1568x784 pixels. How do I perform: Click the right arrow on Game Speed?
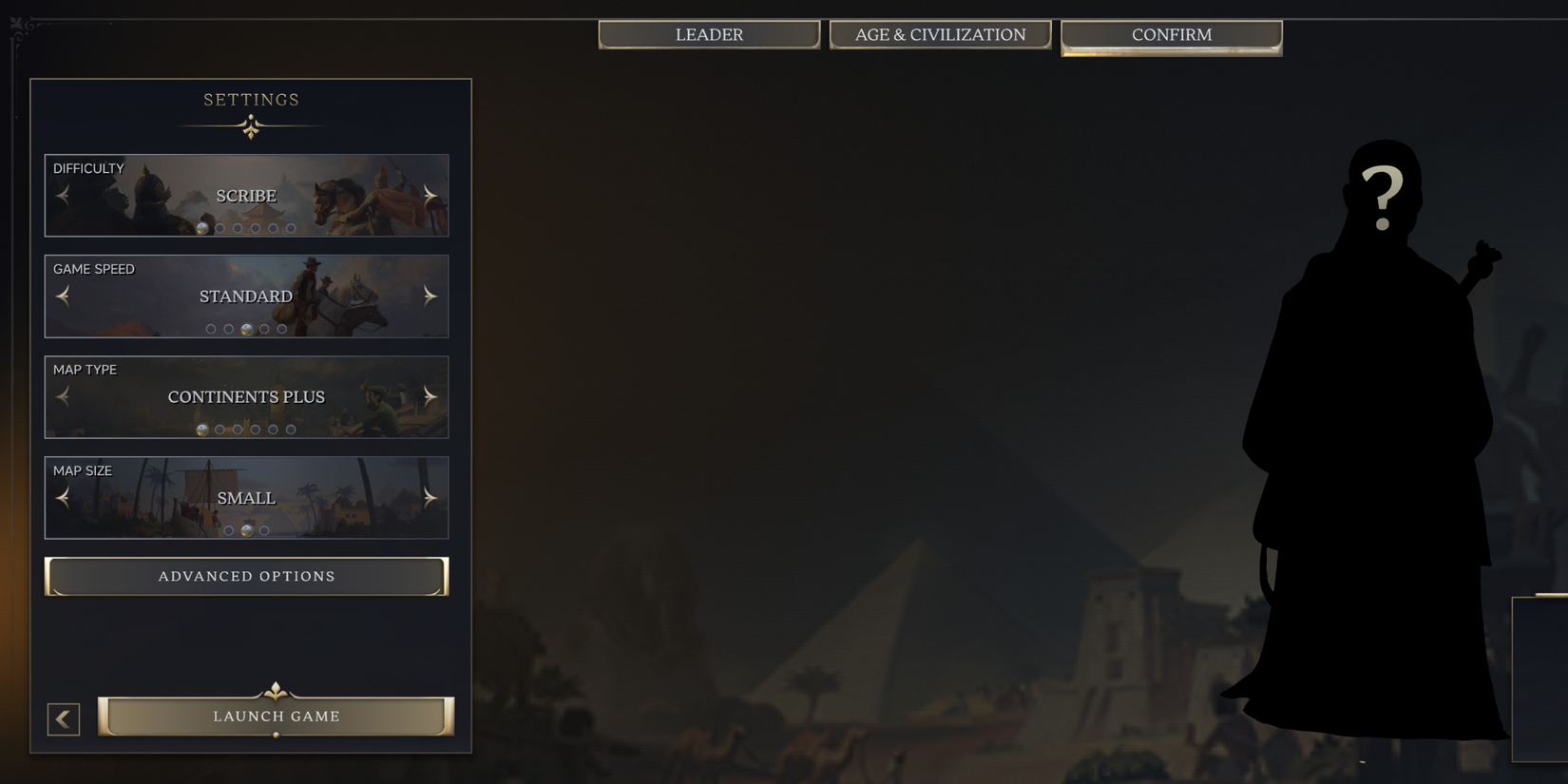[x=430, y=296]
